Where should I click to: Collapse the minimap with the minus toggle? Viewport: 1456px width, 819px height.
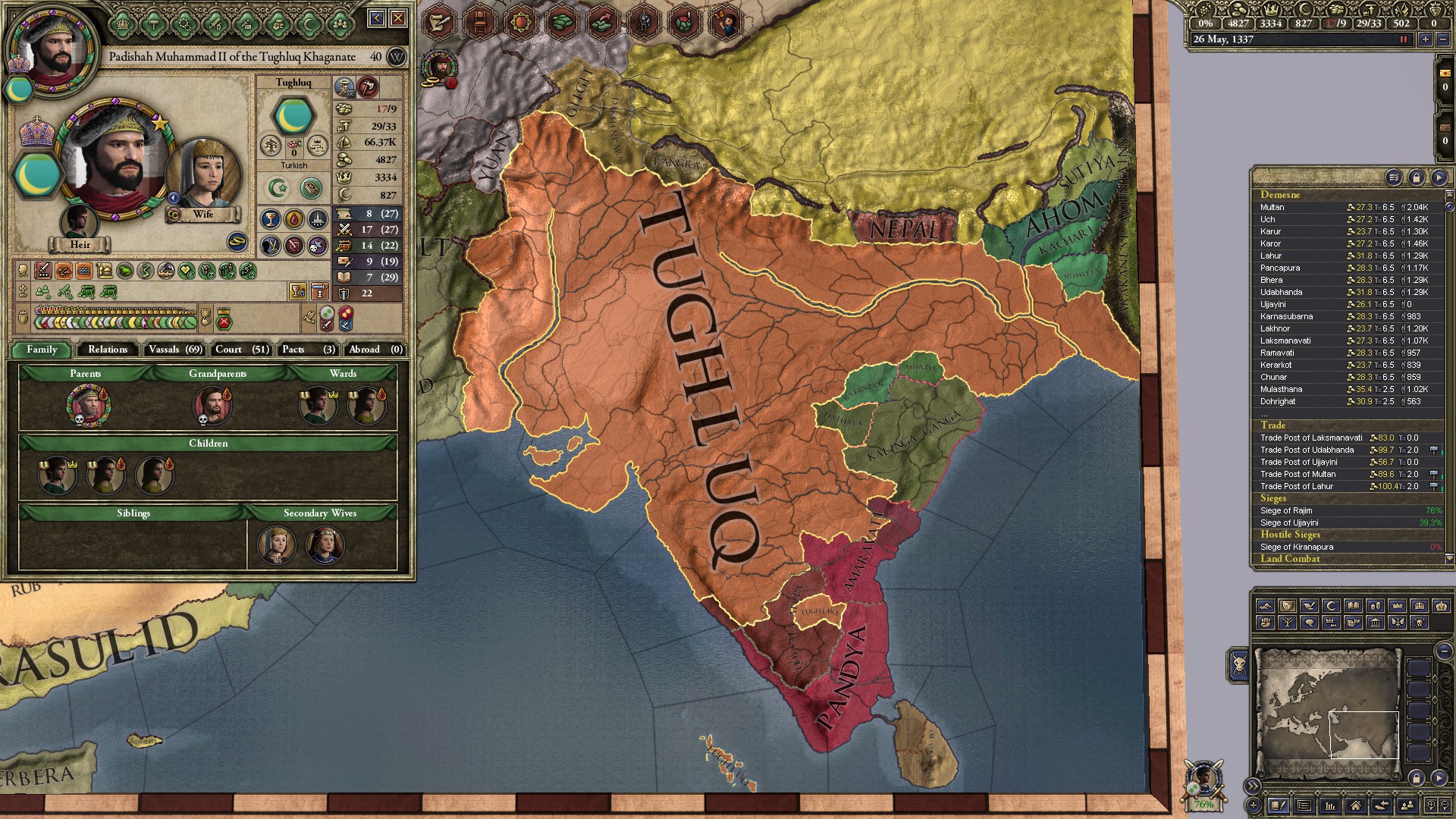1445,651
